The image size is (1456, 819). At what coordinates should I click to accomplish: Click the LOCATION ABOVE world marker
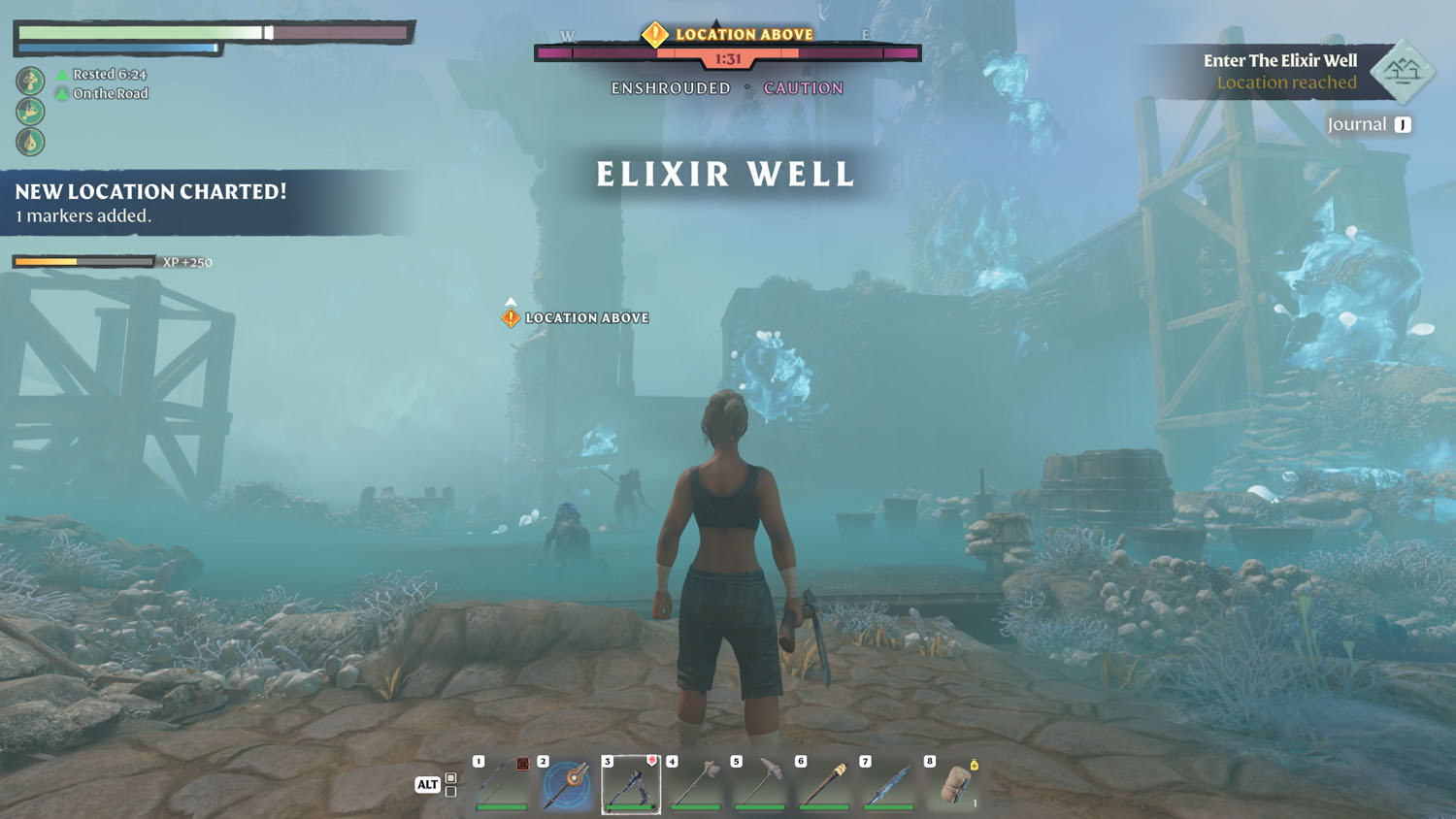click(577, 317)
